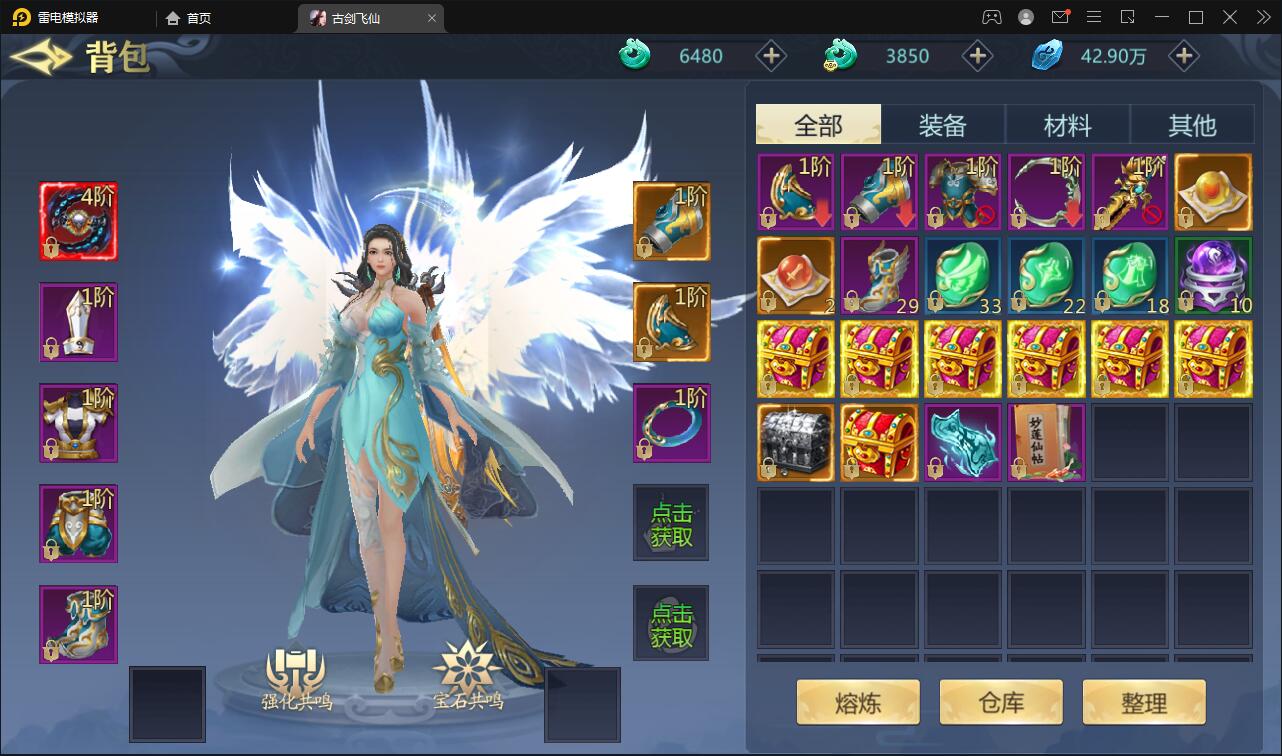Open the emulator hamburger menu in title bar
This screenshot has width=1282, height=756.
pos(1093,17)
